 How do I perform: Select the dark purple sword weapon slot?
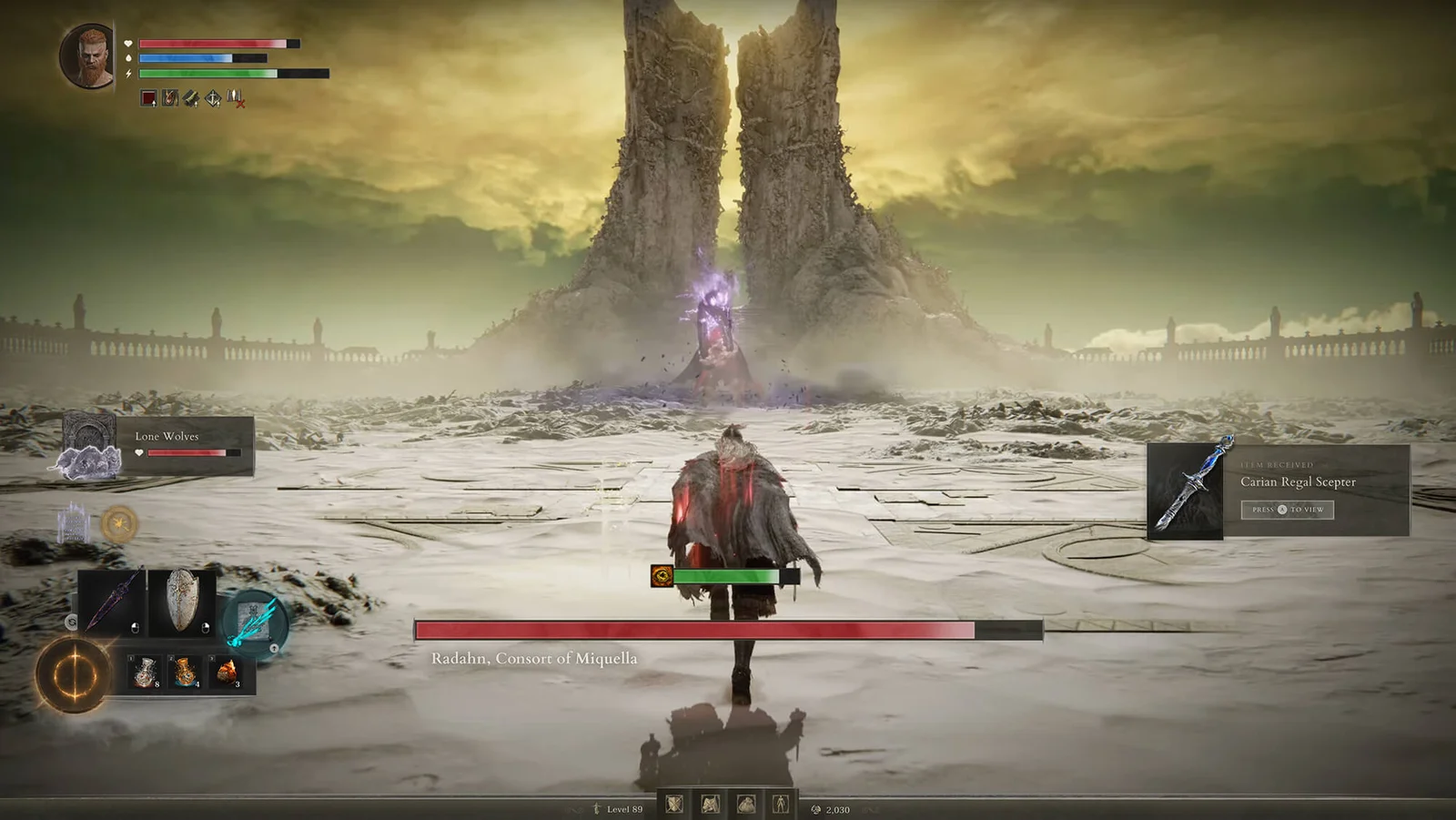(x=112, y=601)
